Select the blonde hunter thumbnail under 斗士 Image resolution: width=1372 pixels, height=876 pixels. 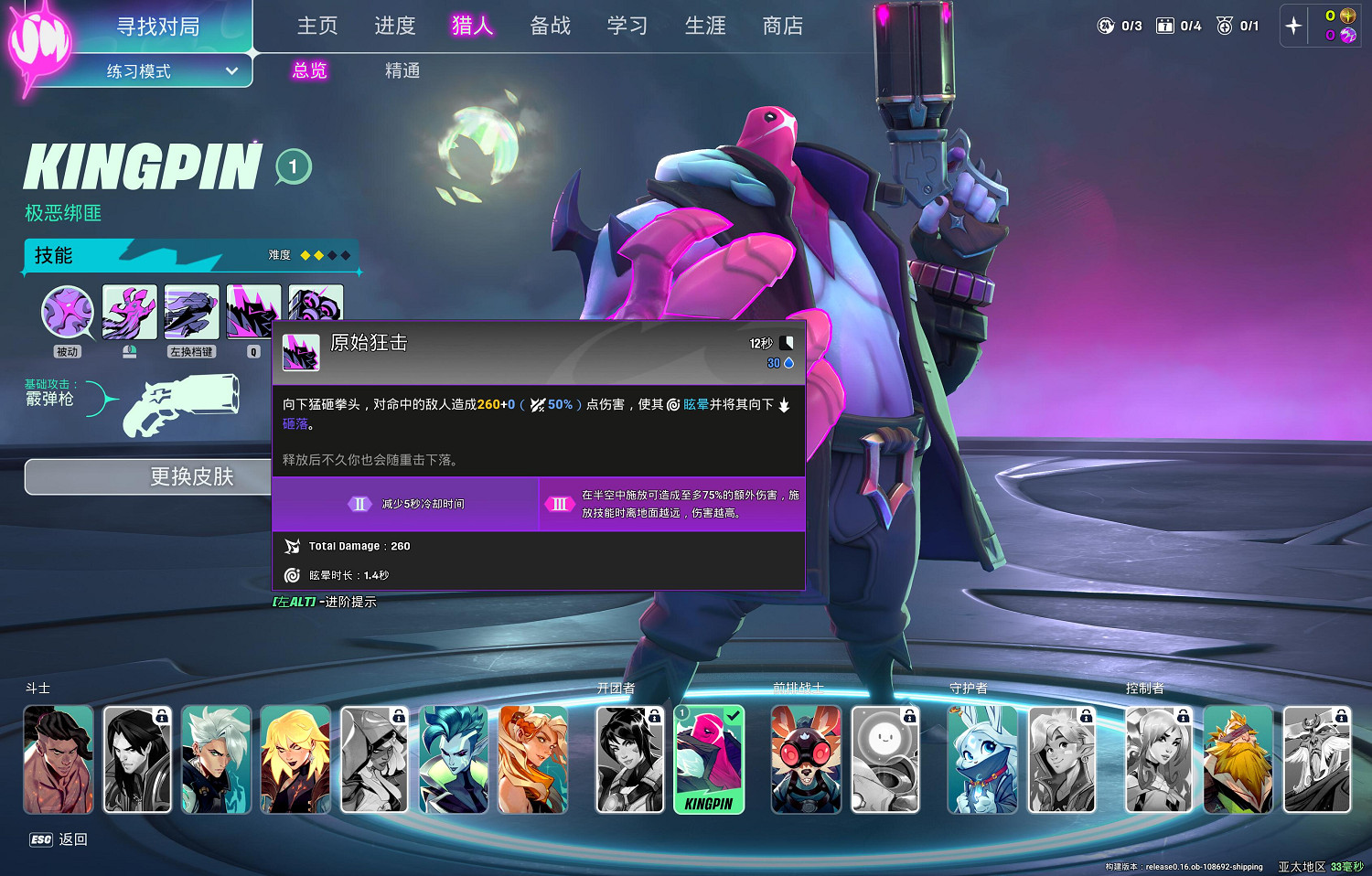point(295,759)
